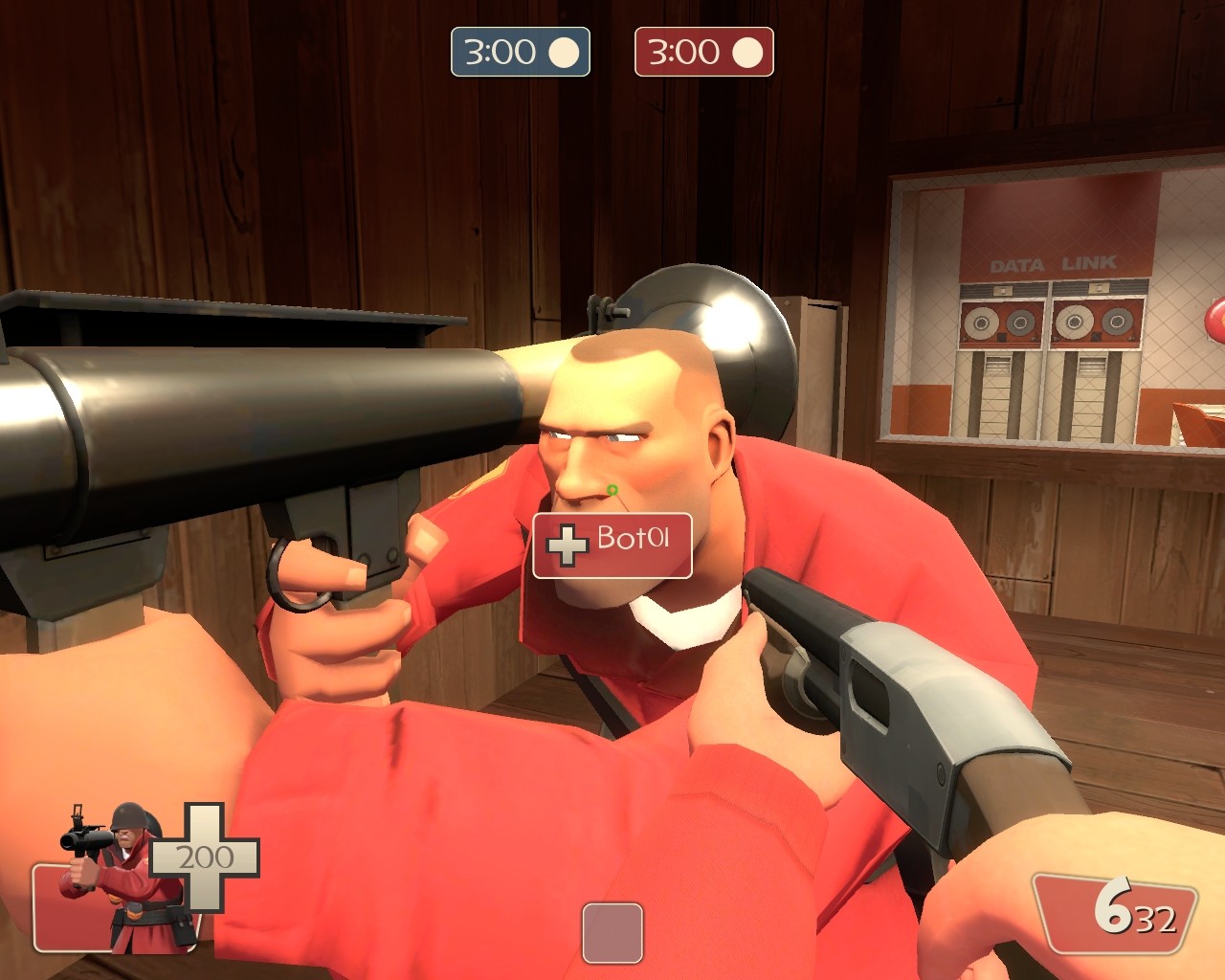The width and height of the screenshot is (1225, 980).
Task: Toggle the RED timer panel
Action: click(x=703, y=53)
